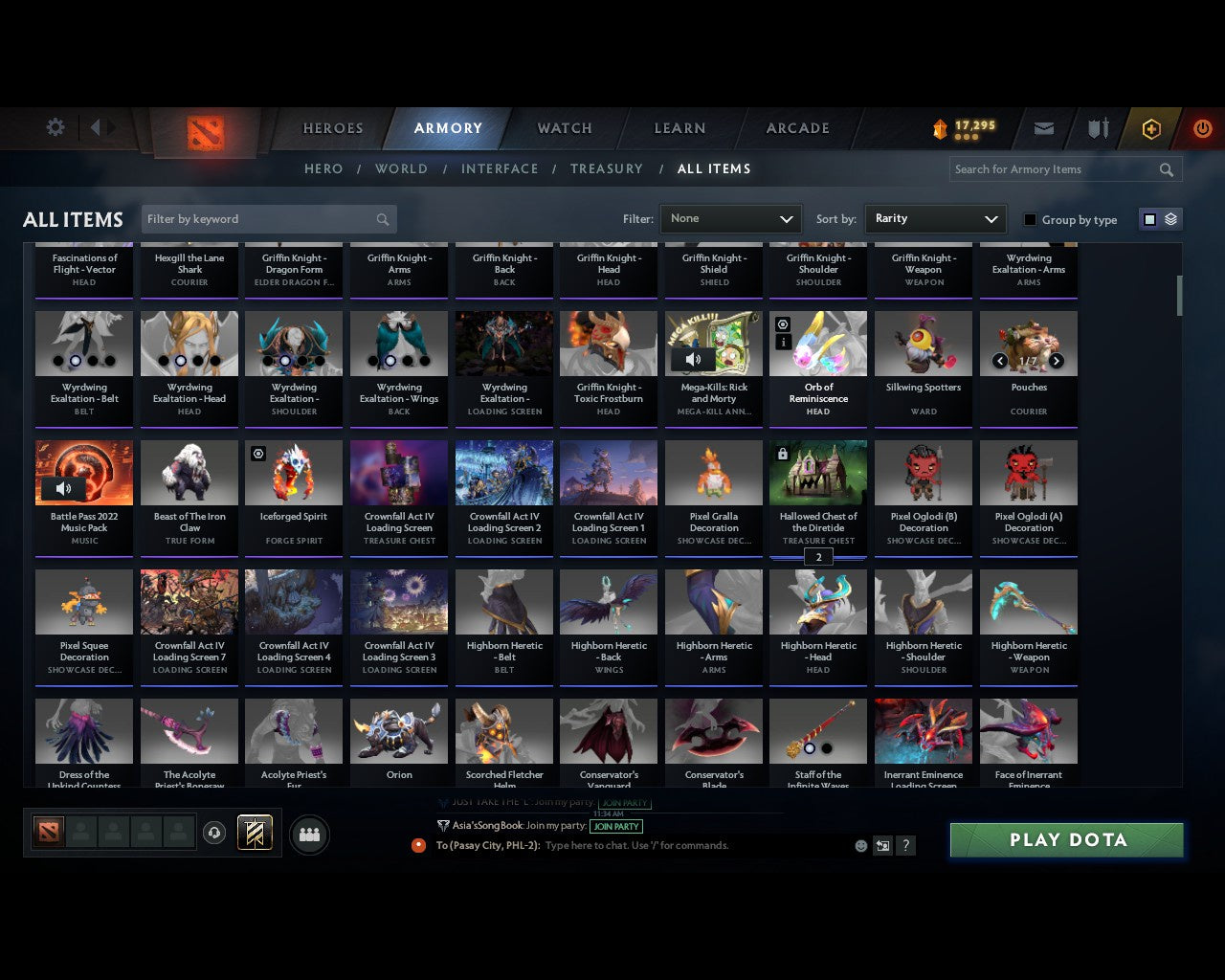The height and width of the screenshot is (980, 1225).
Task: Switch to the Treasury section
Action: pos(607,168)
